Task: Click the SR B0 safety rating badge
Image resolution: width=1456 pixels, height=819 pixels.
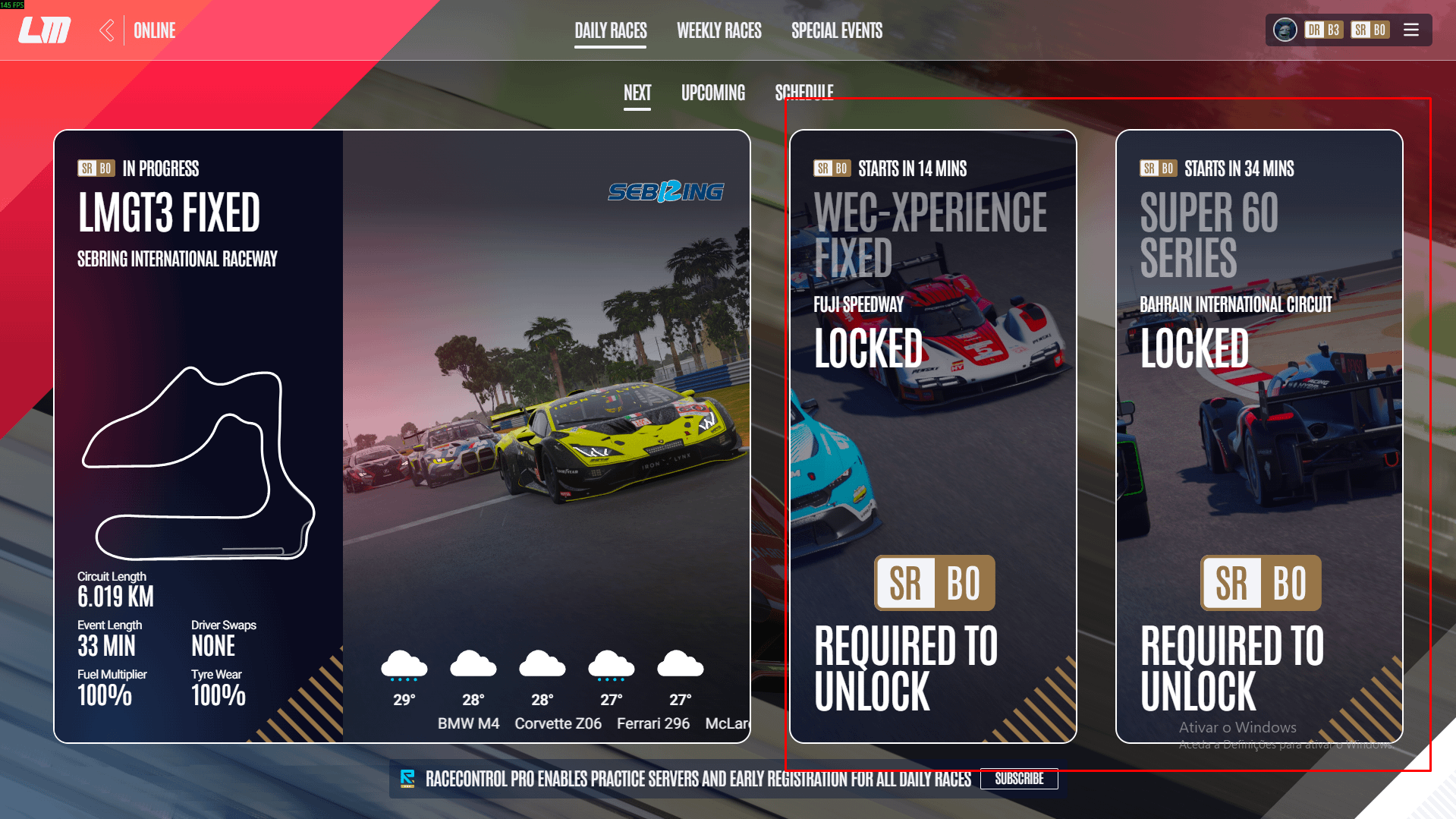Action: (1370, 30)
